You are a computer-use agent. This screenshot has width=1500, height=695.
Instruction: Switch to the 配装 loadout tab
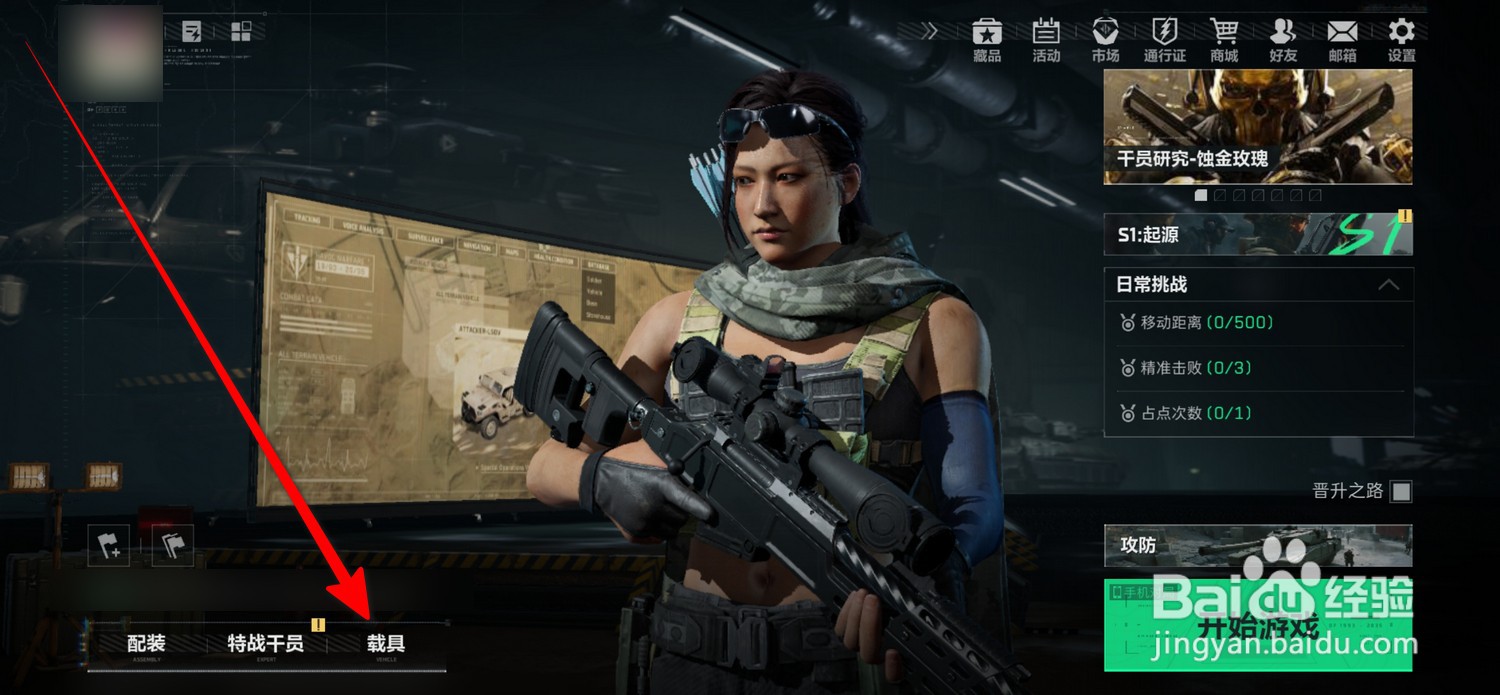[146, 644]
